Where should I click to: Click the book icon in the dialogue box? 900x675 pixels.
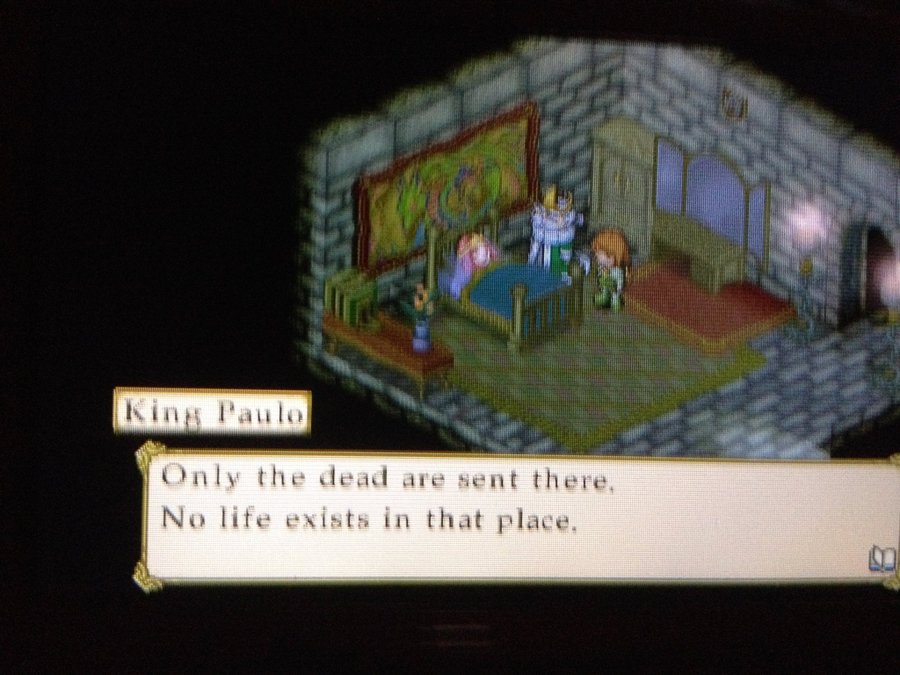[x=881, y=559]
